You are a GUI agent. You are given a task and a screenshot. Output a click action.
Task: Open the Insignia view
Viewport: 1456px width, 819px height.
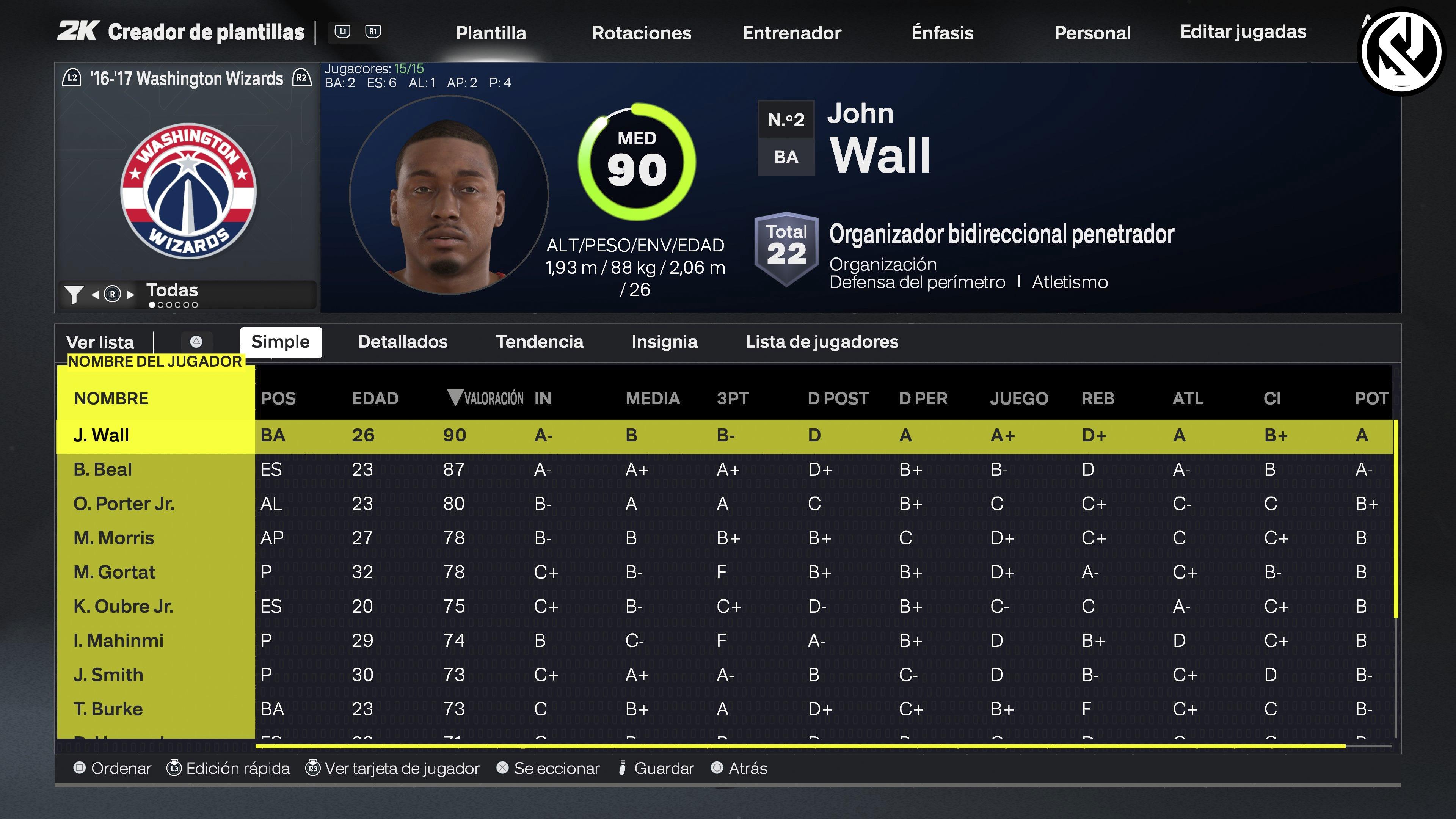pos(664,341)
